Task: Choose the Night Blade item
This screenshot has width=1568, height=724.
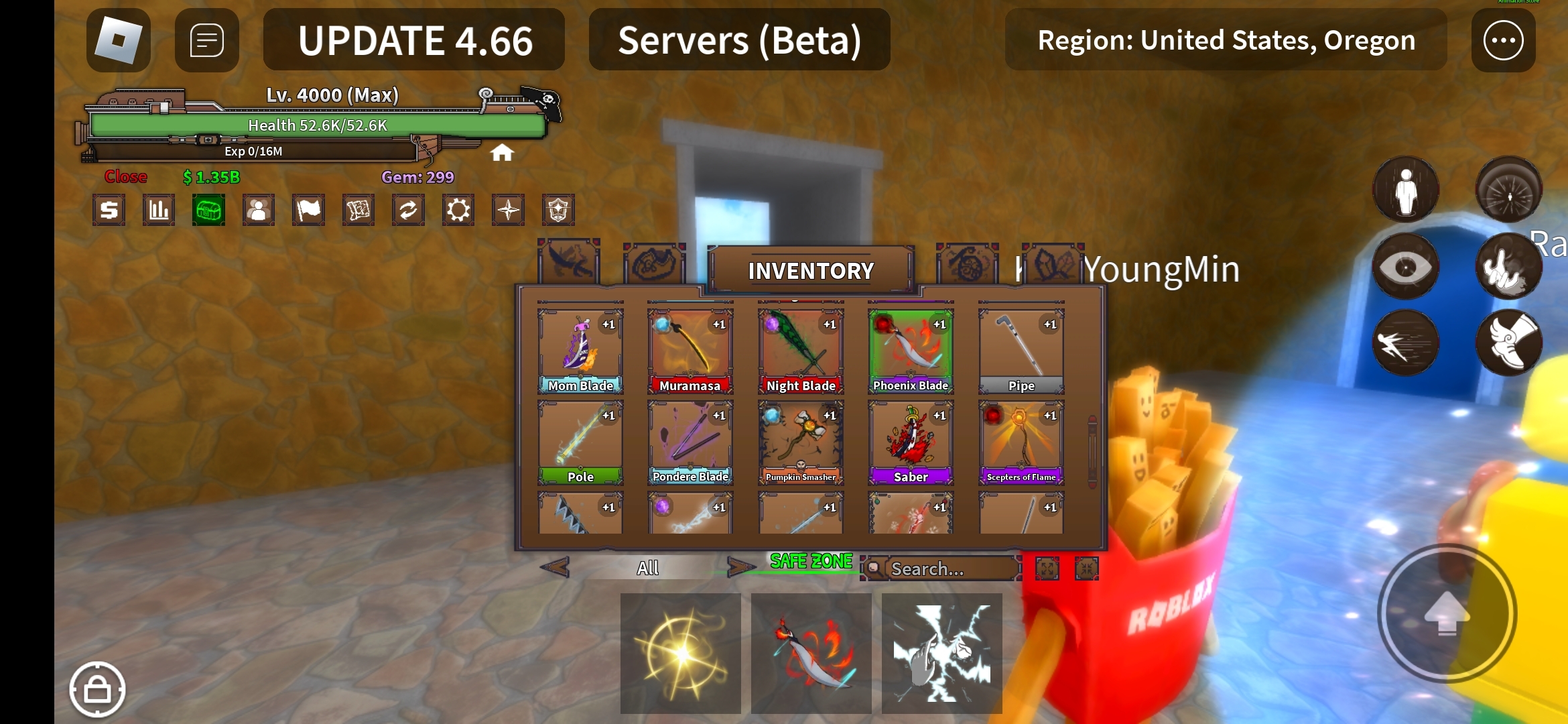Action: [801, 351]
